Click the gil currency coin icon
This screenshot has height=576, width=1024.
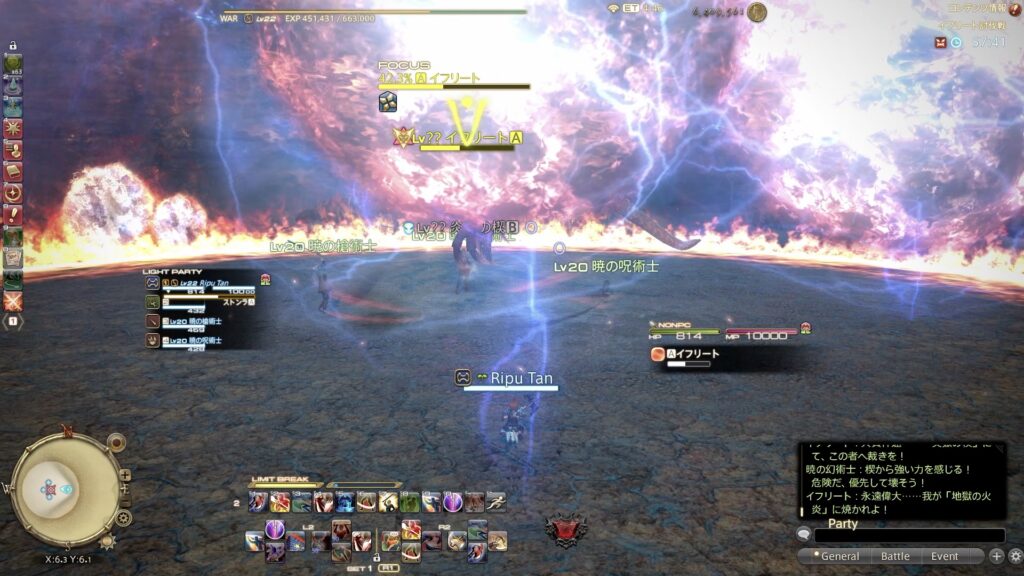coord(757,12)
